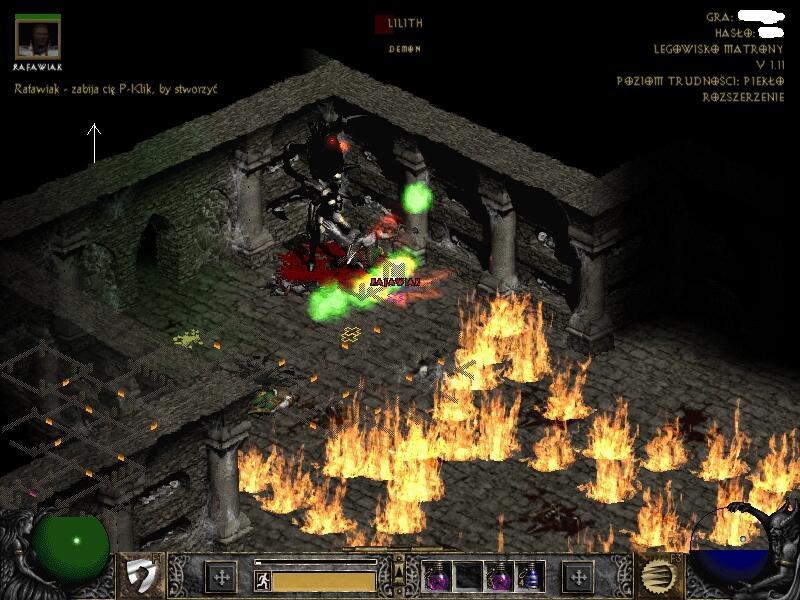Image resolution: width=800 pixels, height=600 pixels.
Task: Drink the purple potion in the leftmost belt slot
Action: pos(437,575)
